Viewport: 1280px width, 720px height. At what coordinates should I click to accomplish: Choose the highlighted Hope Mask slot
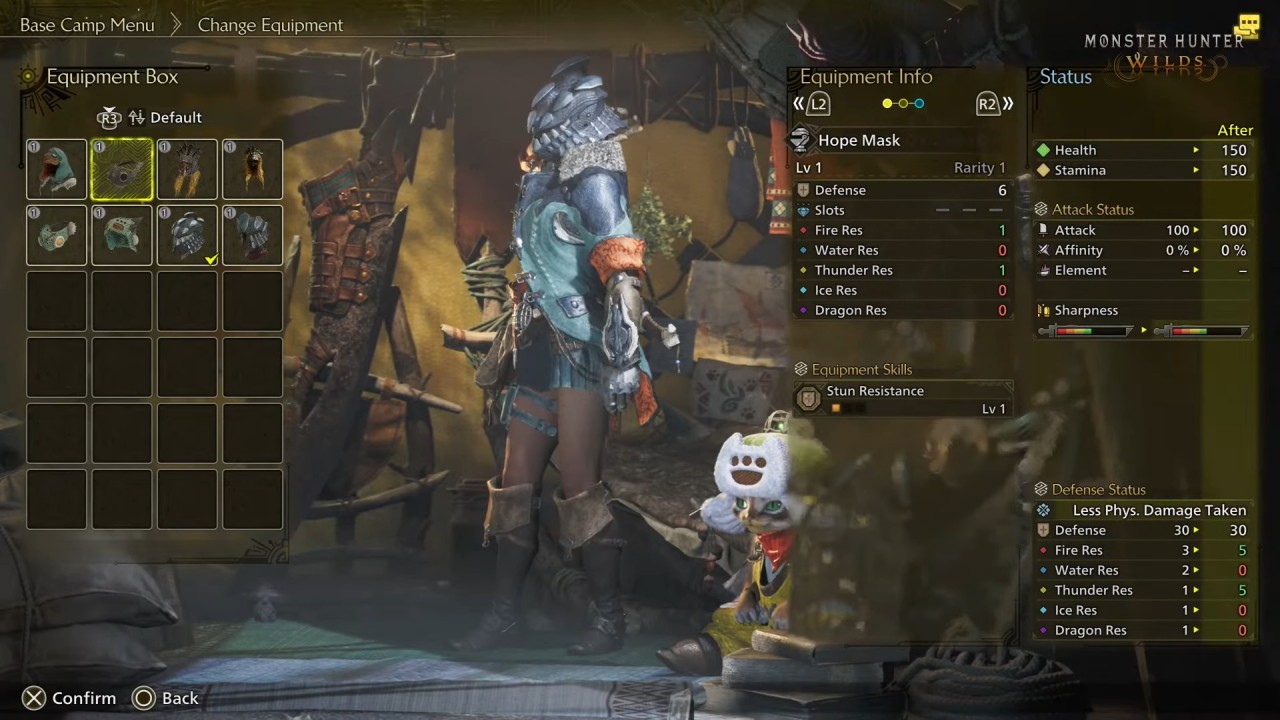point(122,170)
